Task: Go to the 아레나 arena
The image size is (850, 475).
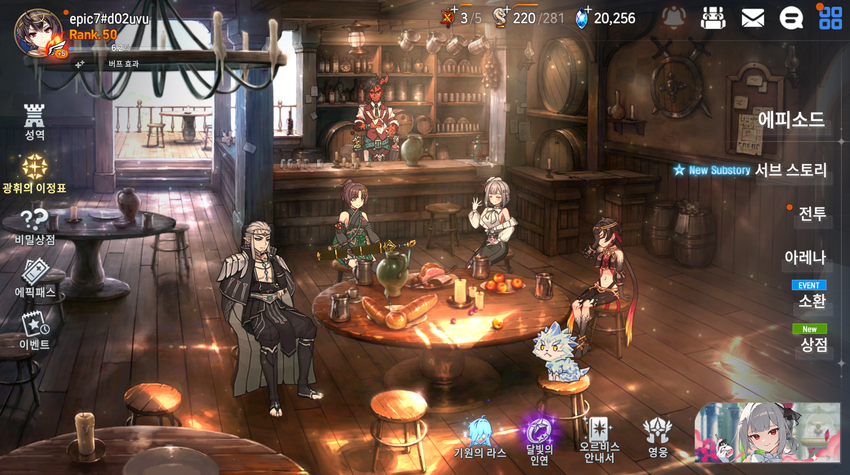Action: (805, 257)
